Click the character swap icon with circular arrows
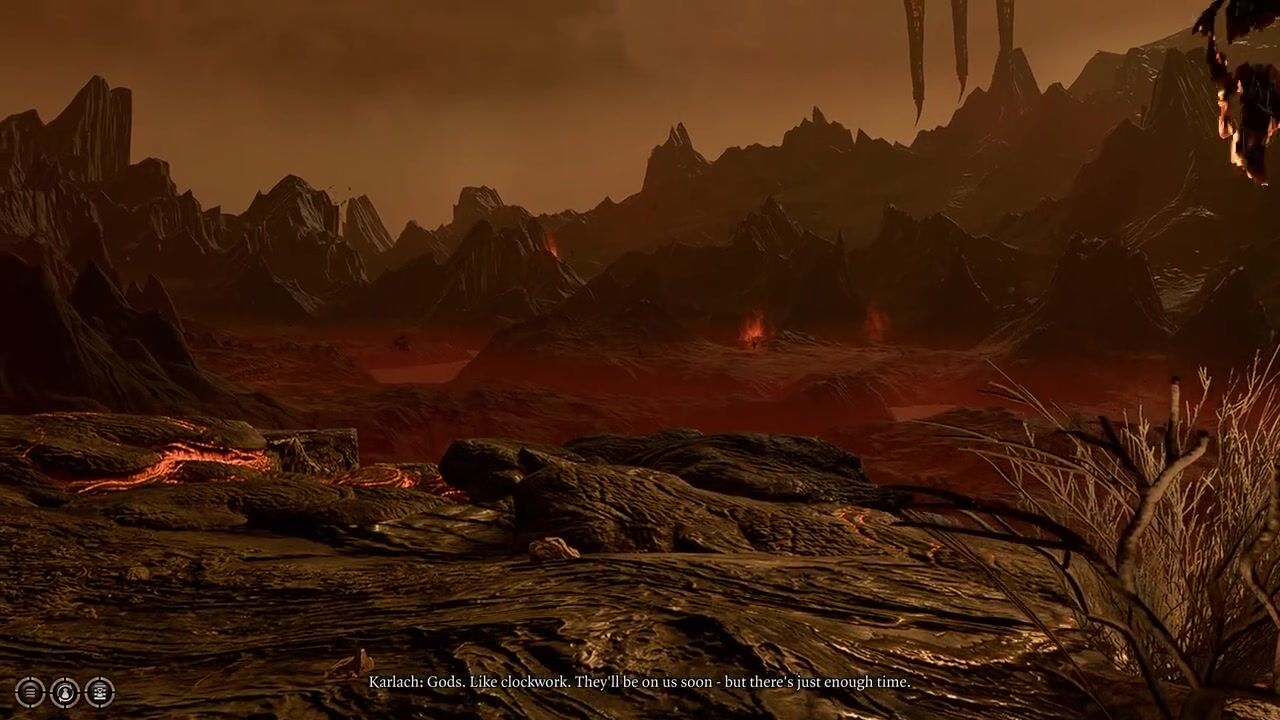 click(65, 692)
